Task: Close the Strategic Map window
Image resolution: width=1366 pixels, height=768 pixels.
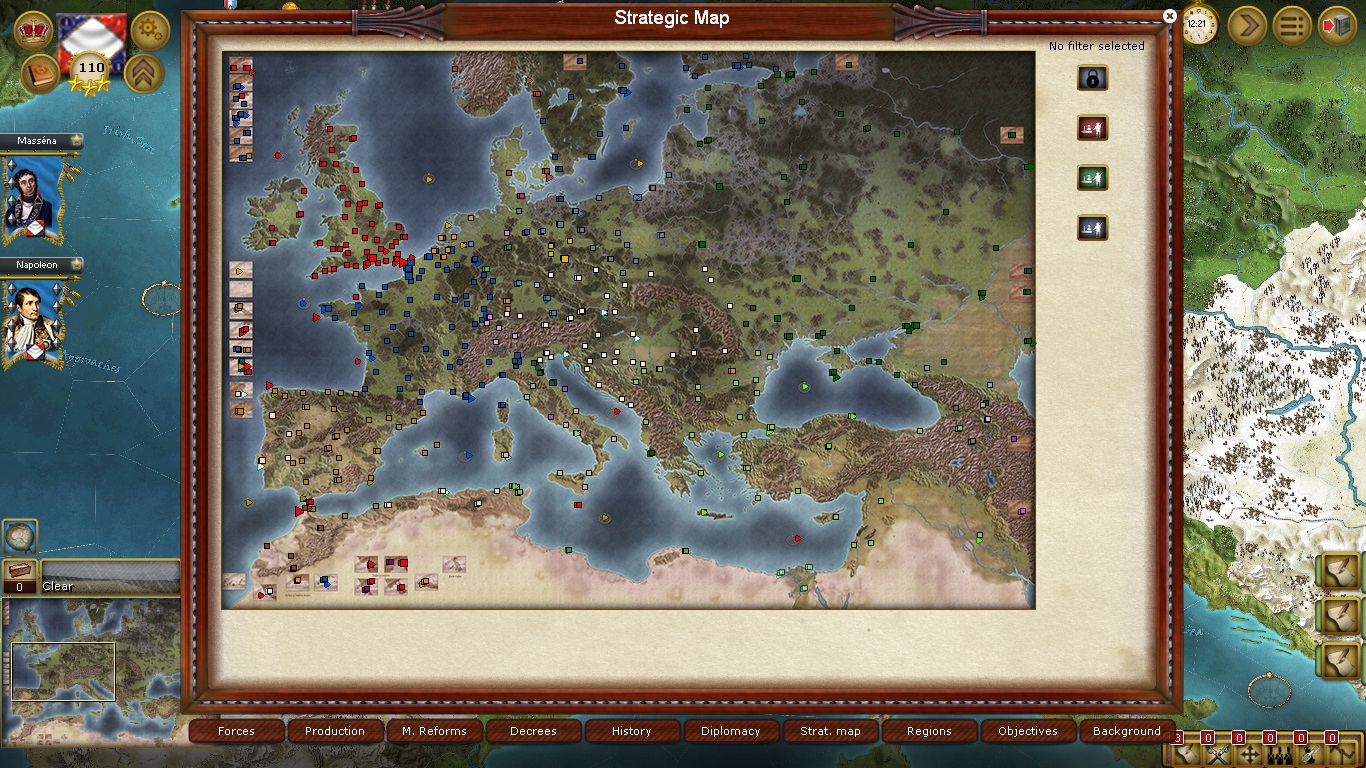Action: tap(1170, 16)
